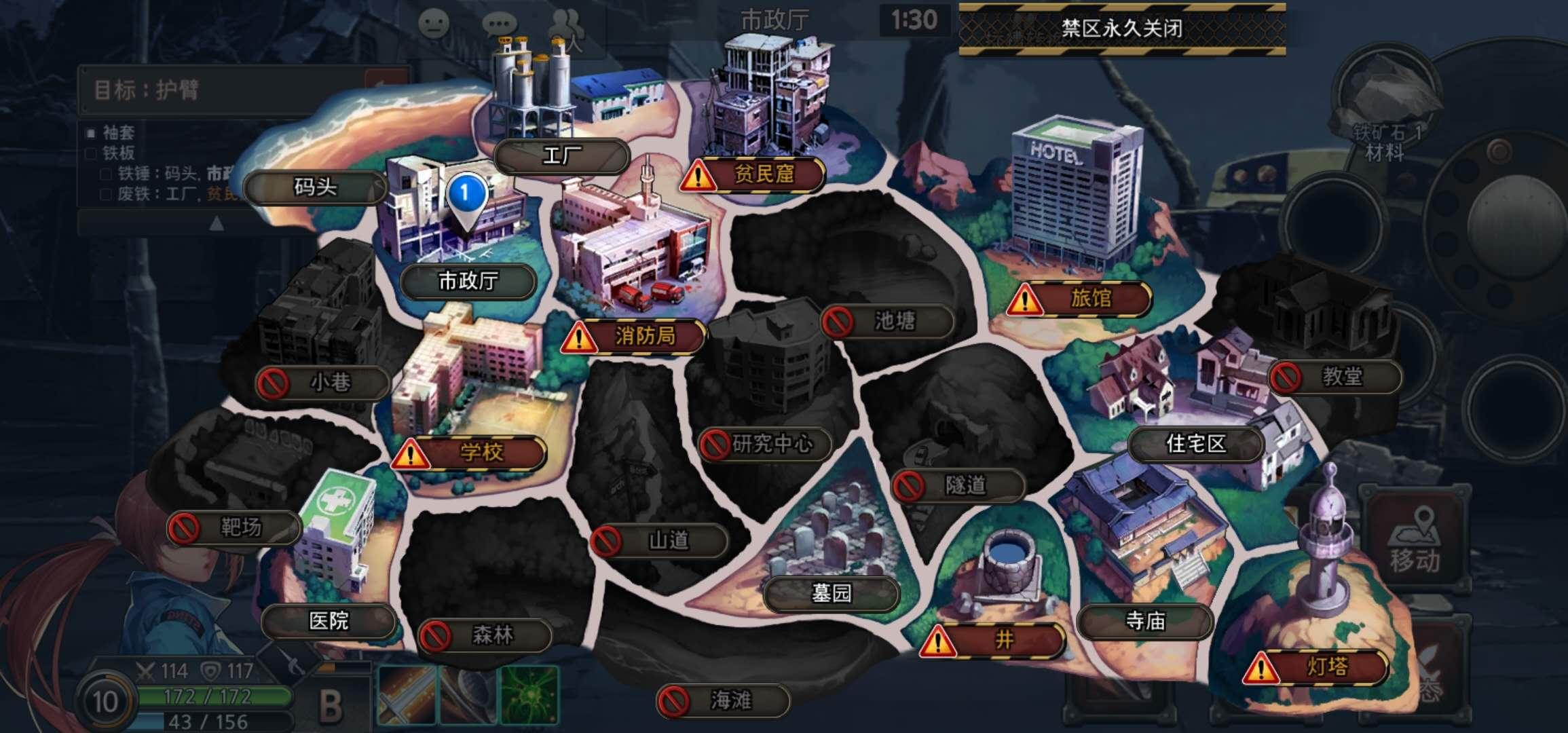This screenshot has width=1568, height=733.
Task: Travel to 贫民窟 (Slum) warning zone
Action: (x=753, y=175)
